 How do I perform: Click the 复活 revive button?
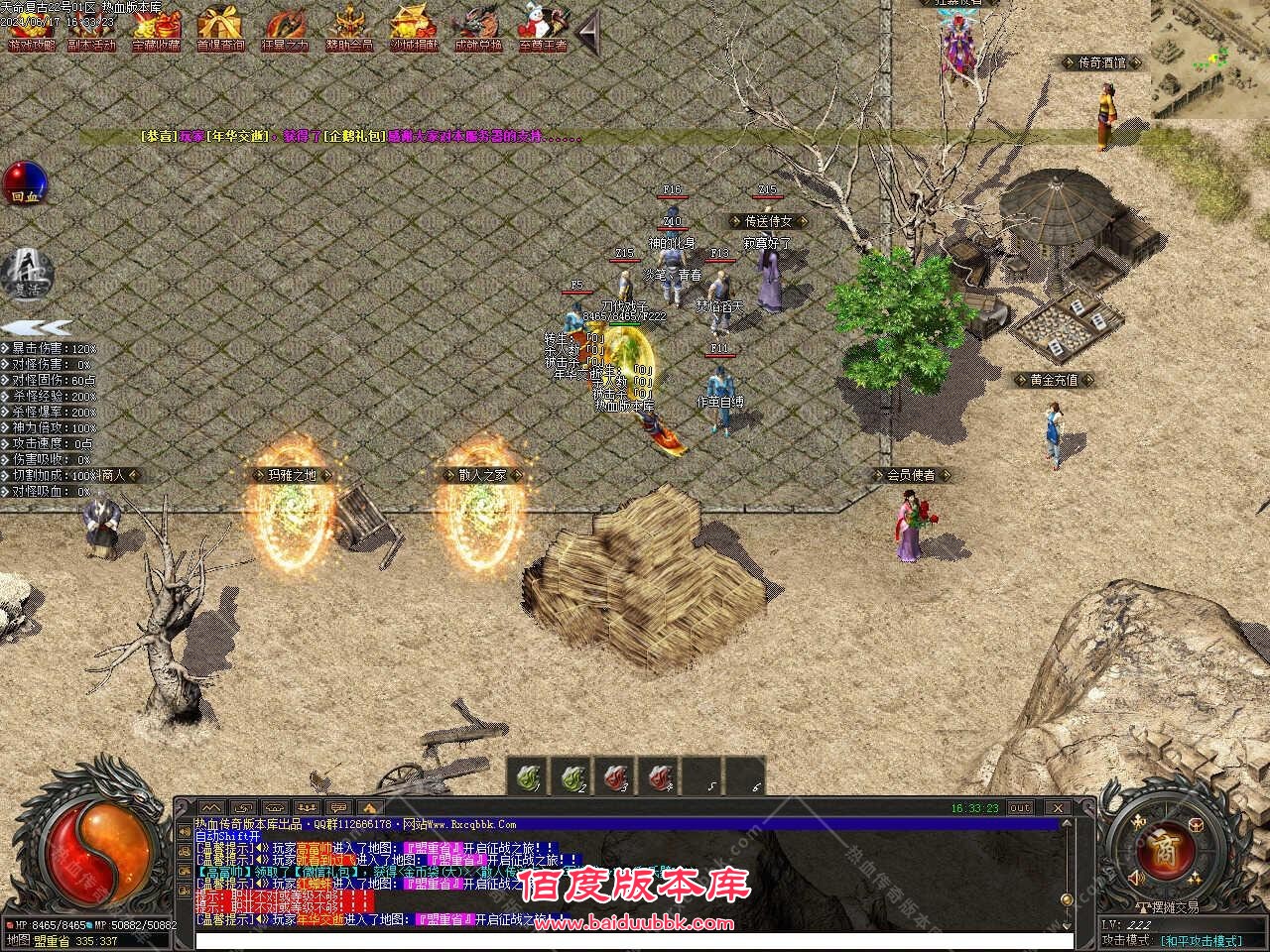coord(26,273)
